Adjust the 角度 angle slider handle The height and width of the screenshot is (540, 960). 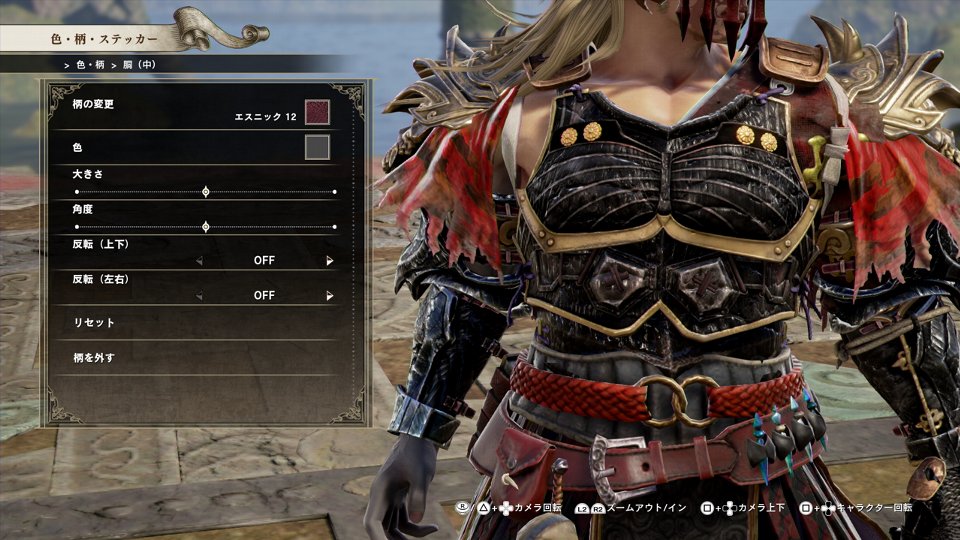click(x=206, y=227)
